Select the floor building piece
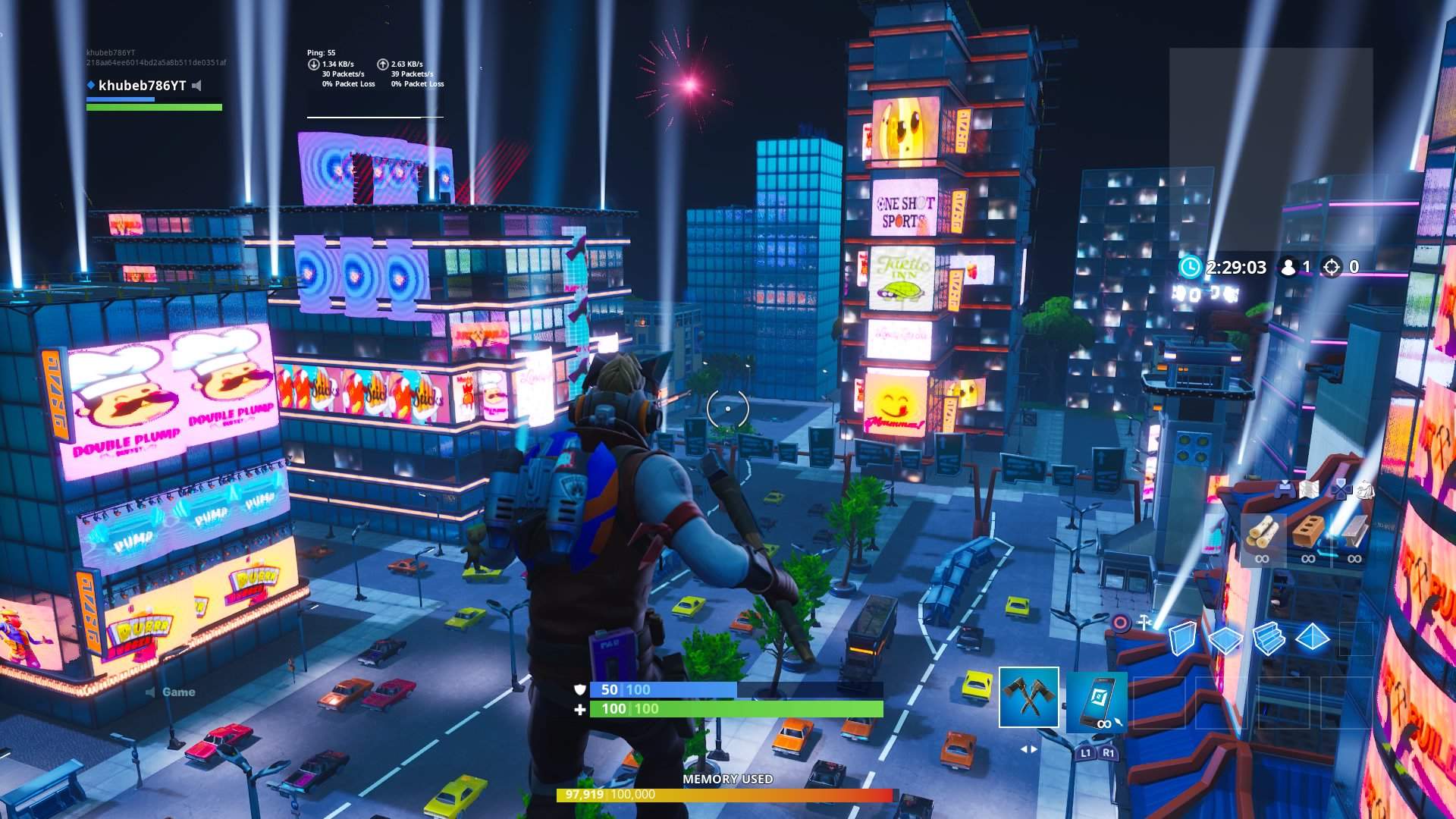 click(x=1226, y=639)
